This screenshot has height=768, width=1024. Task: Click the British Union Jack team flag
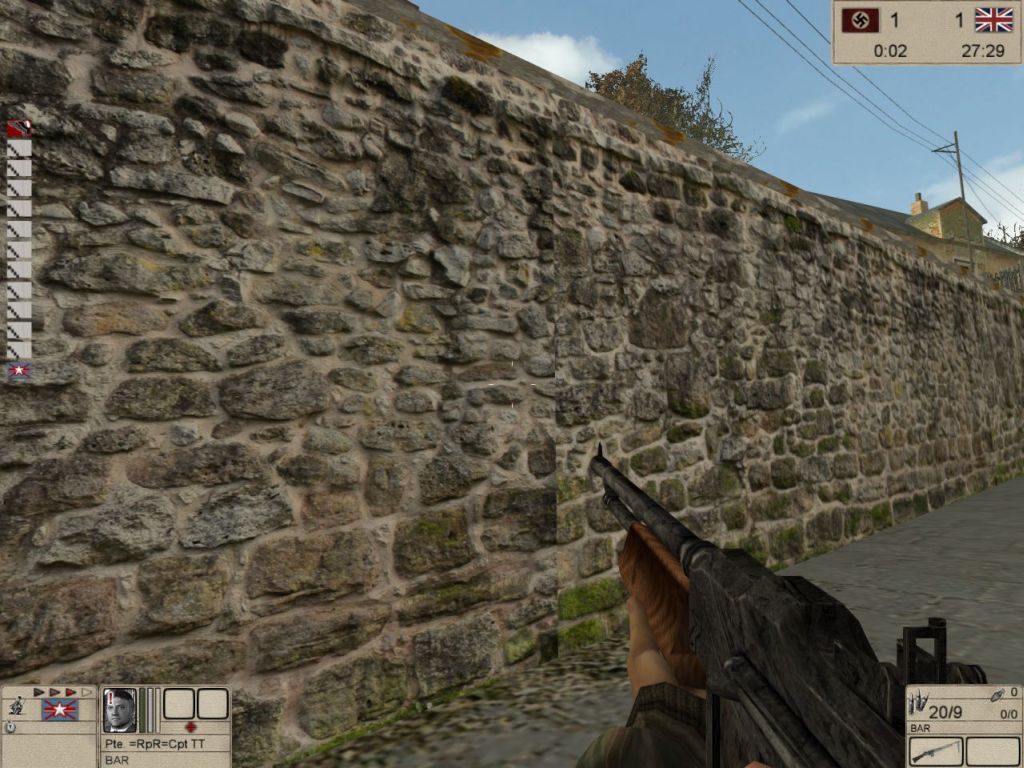(994, 20)
